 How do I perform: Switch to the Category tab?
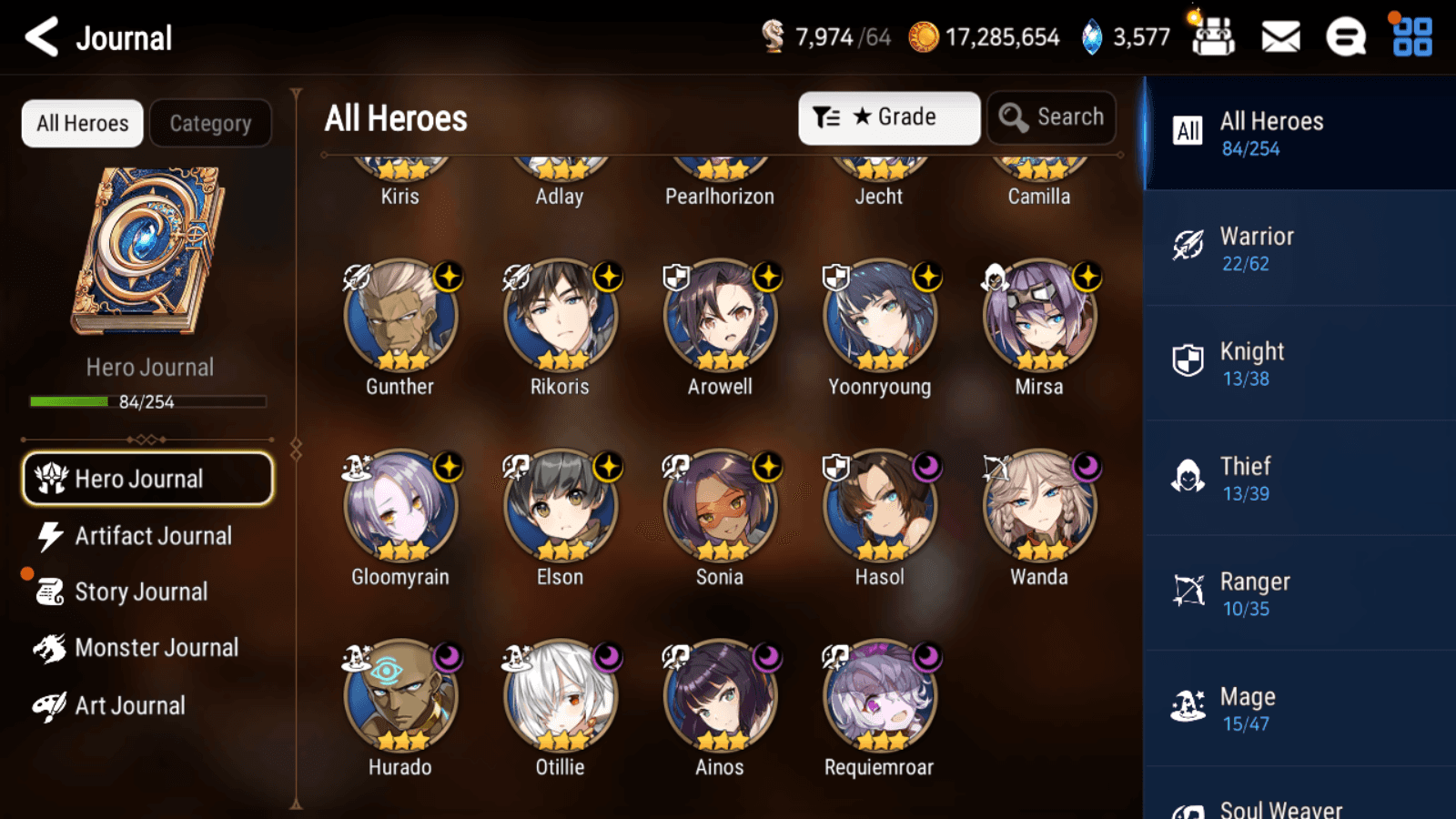coord(210,124)
